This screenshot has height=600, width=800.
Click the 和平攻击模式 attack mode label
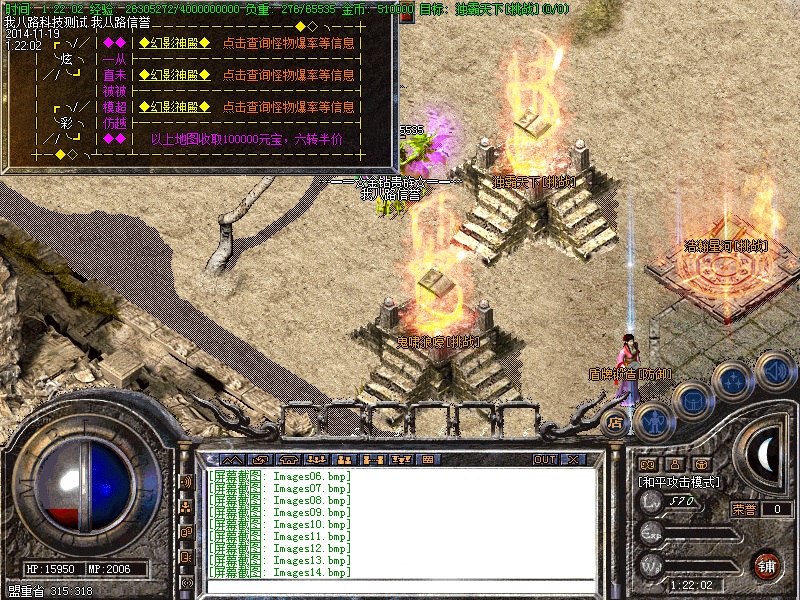point(680,481)
